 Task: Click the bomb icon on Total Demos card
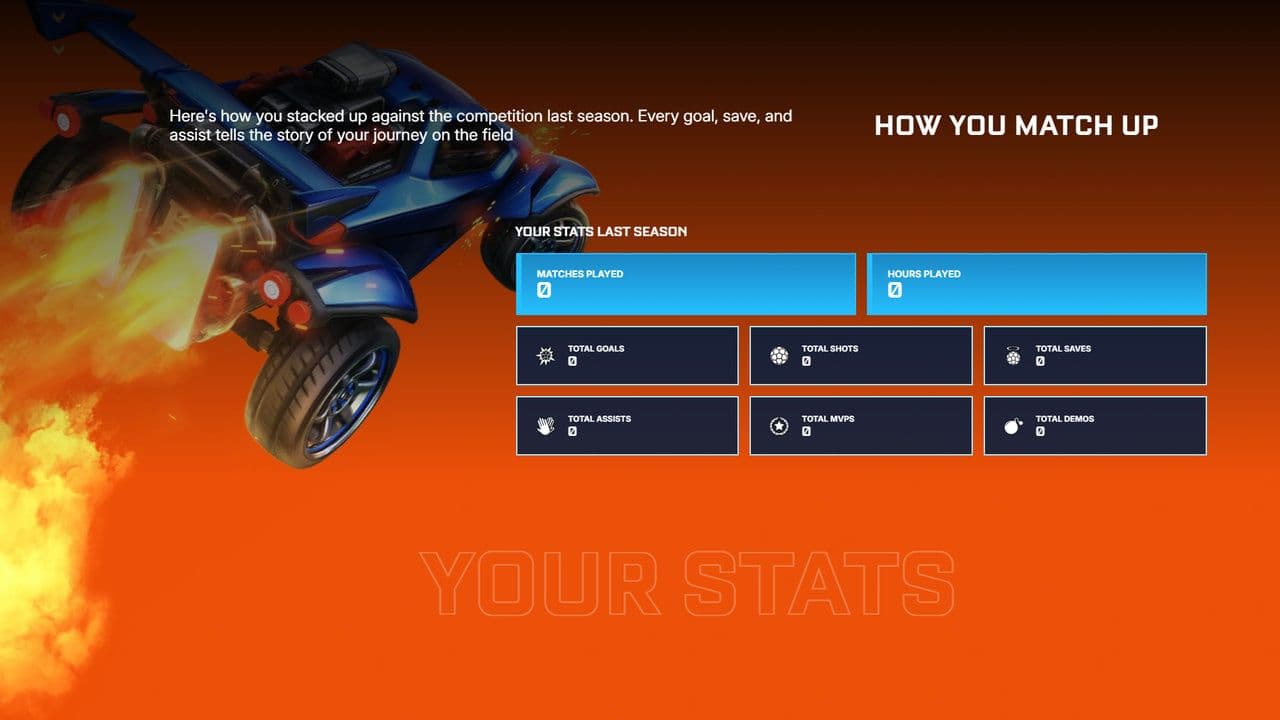coord(1012,425)
